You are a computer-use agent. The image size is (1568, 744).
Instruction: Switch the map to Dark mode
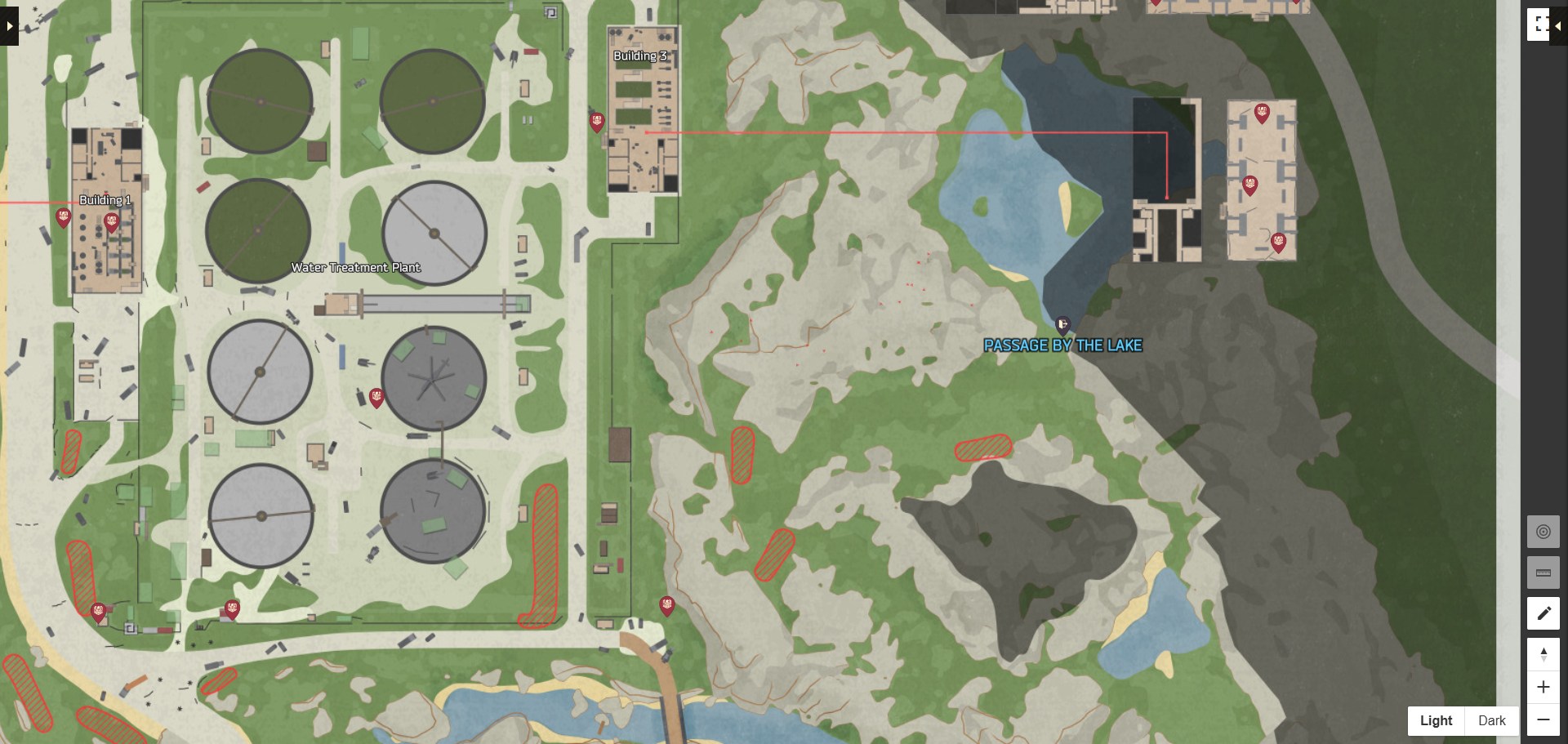tap(1491, 720)
